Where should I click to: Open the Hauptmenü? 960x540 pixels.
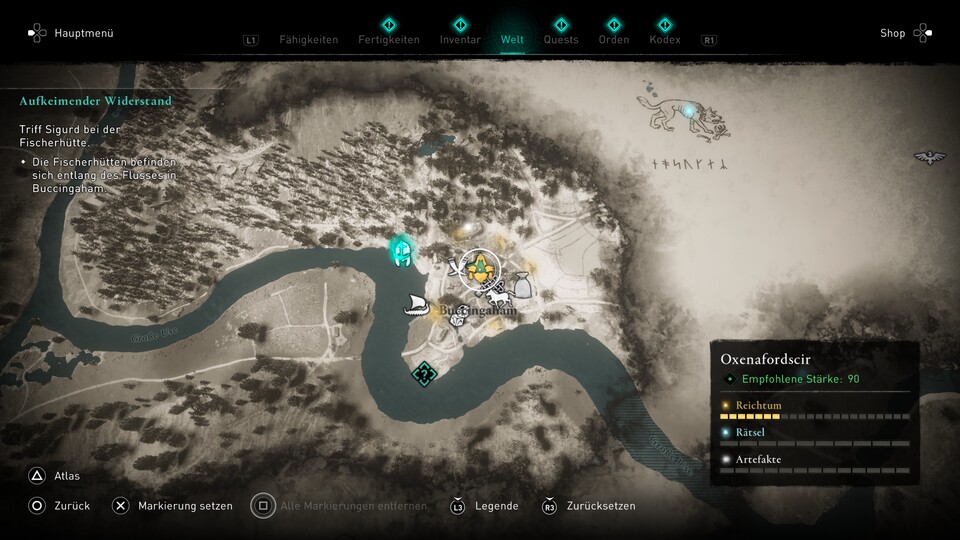[x=70, y=33]
